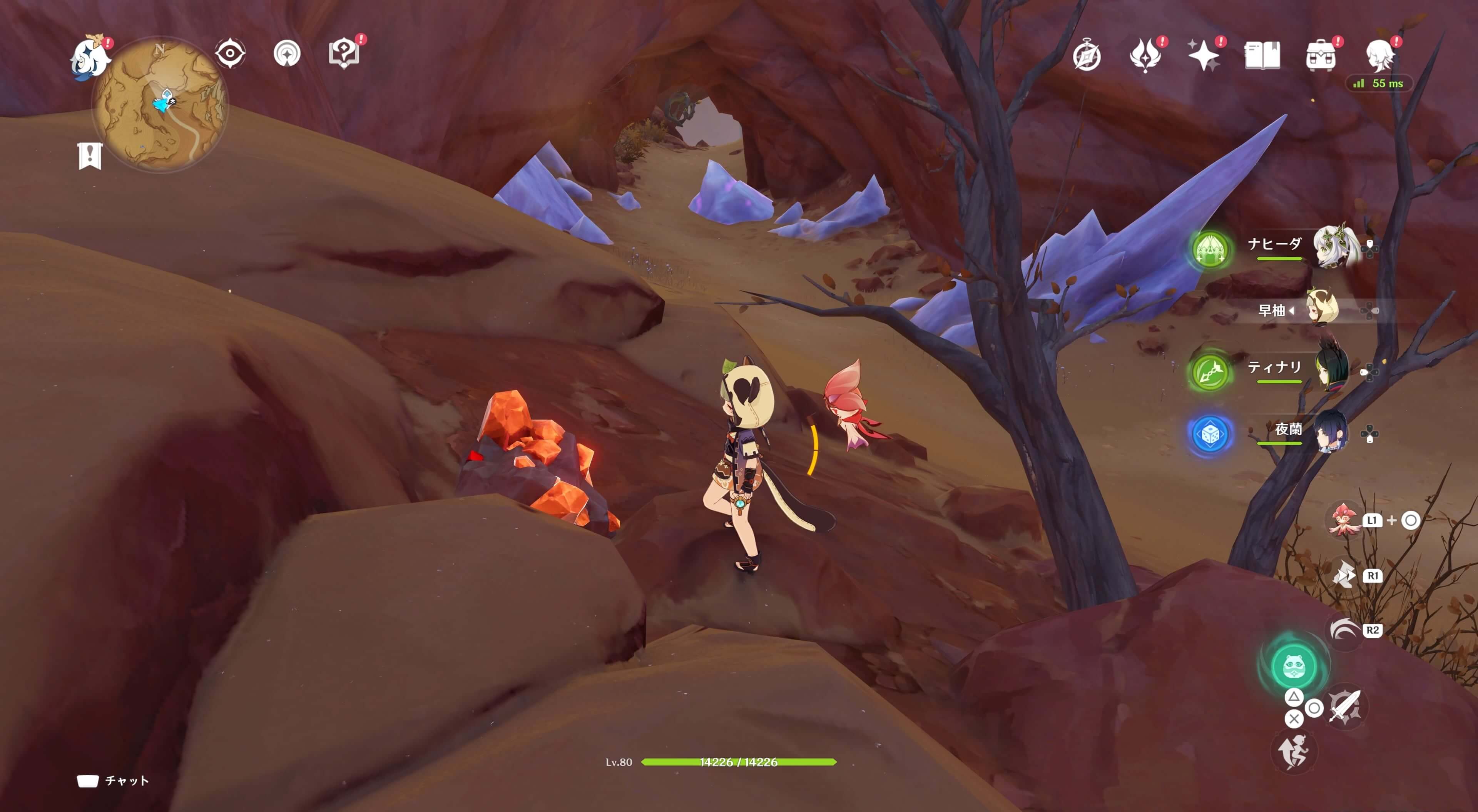
Task: Open the Paimon menu
Action: point(90,57)
